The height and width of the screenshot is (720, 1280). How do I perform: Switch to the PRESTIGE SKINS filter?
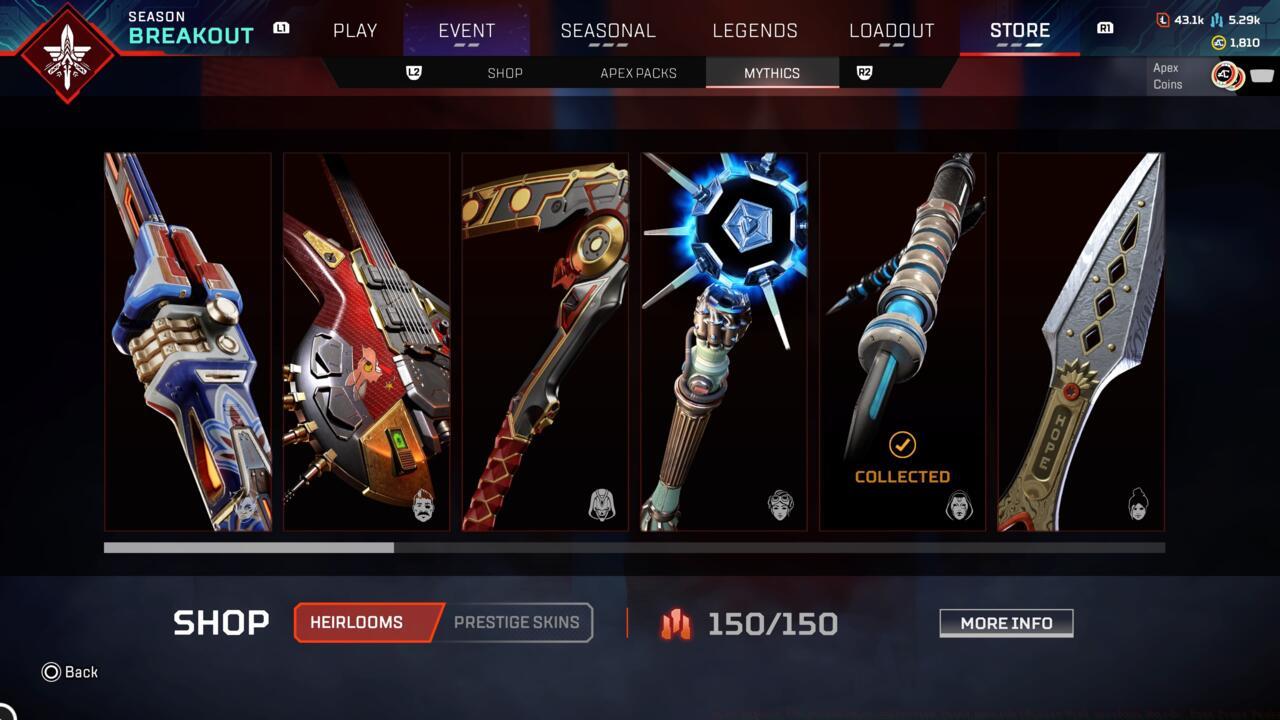pyautogui.click(x=517, y=622)
